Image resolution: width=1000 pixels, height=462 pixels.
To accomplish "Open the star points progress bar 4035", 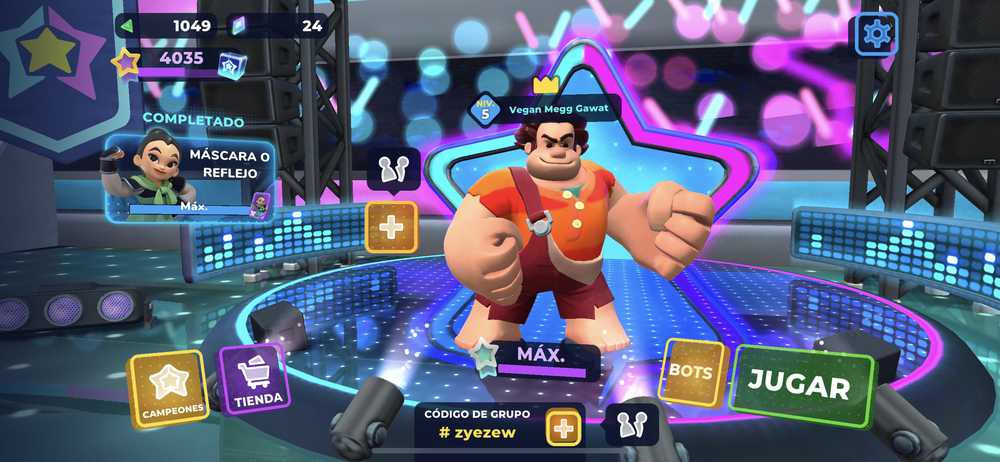I will pos(180,60).
